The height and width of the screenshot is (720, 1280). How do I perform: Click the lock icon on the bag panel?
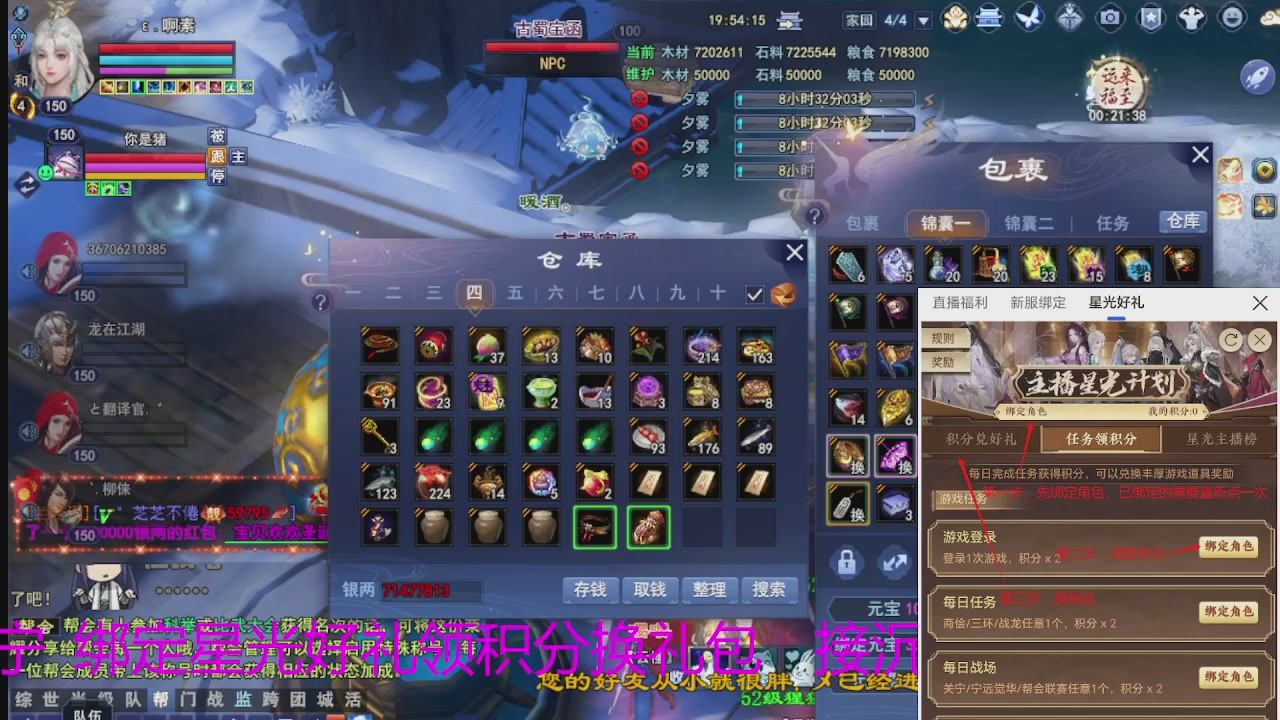coord(846,563)
